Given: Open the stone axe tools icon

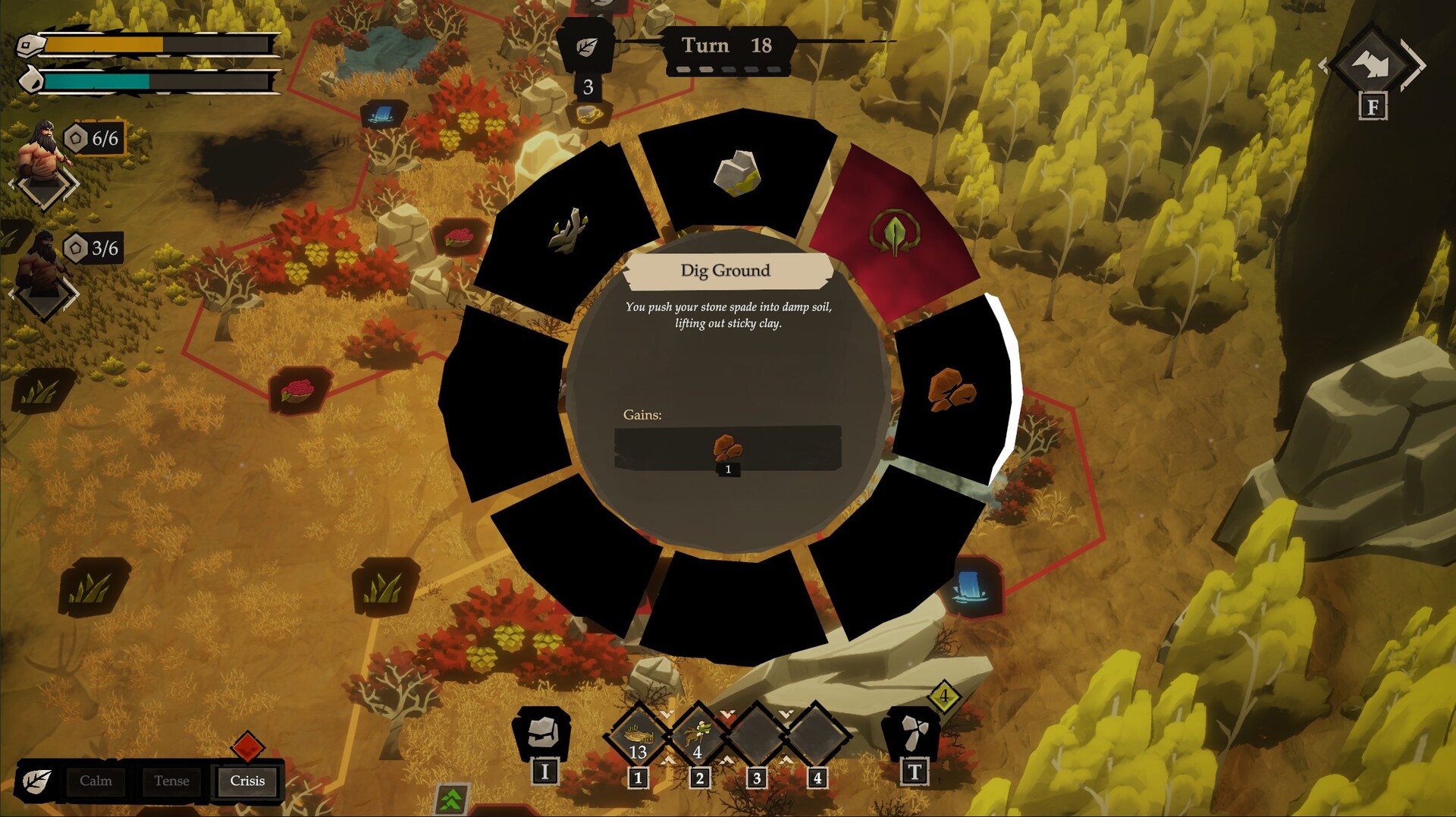Looking at the screenshot, I should click(x=912, y=733).
